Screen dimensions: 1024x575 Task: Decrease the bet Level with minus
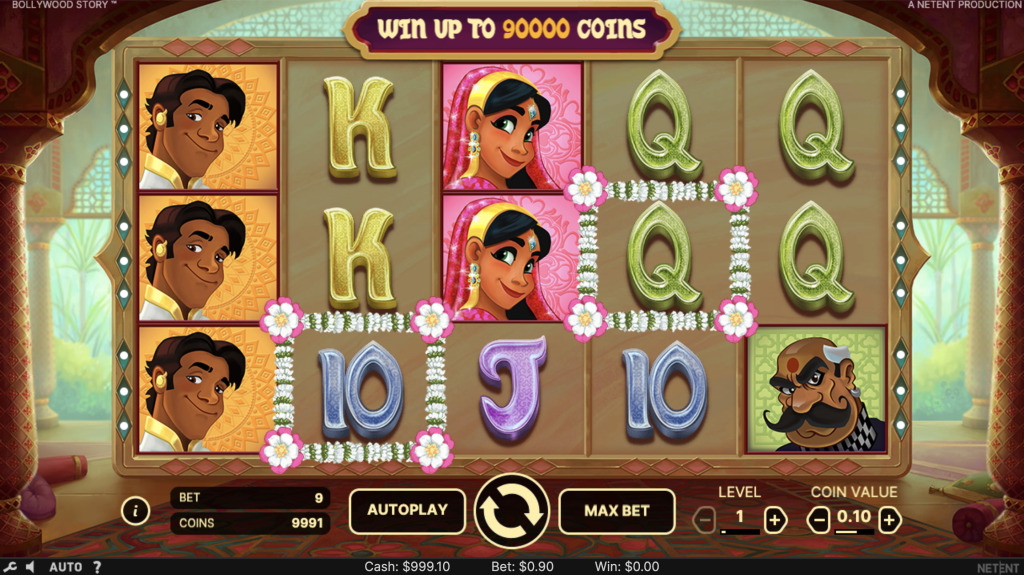(705, 519)
